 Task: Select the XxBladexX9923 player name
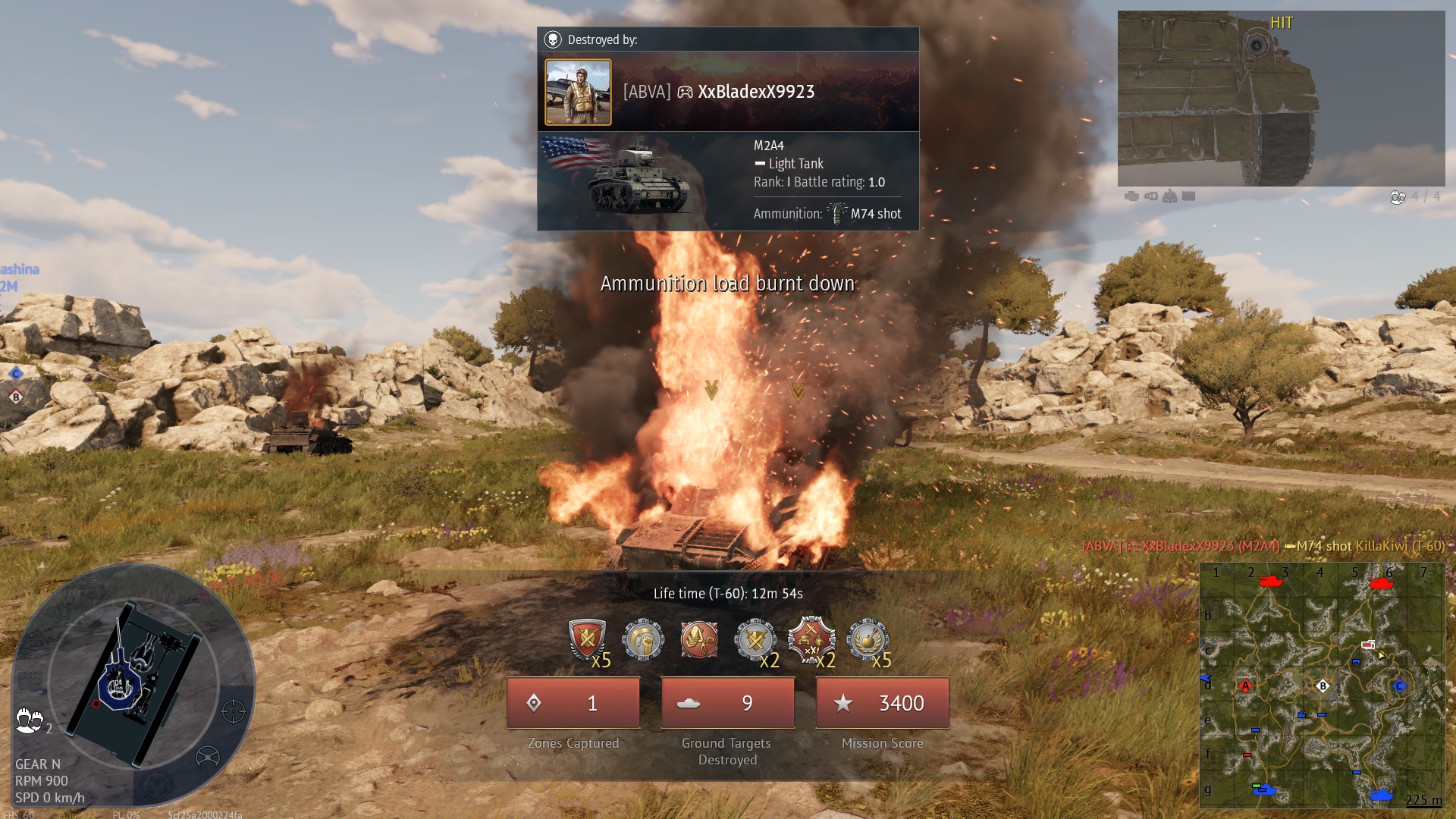(x=755, y=92)
